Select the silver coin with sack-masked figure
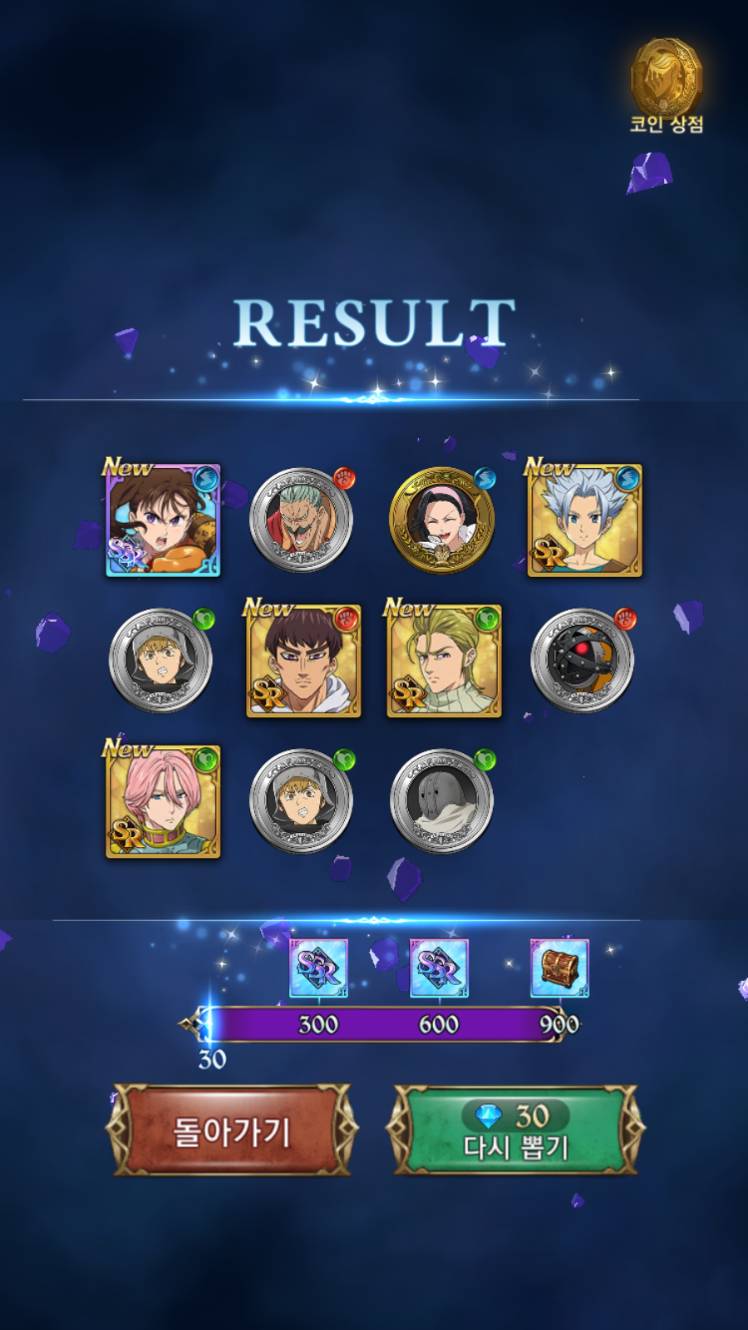Screen dimensions: 748x1330 442,801
